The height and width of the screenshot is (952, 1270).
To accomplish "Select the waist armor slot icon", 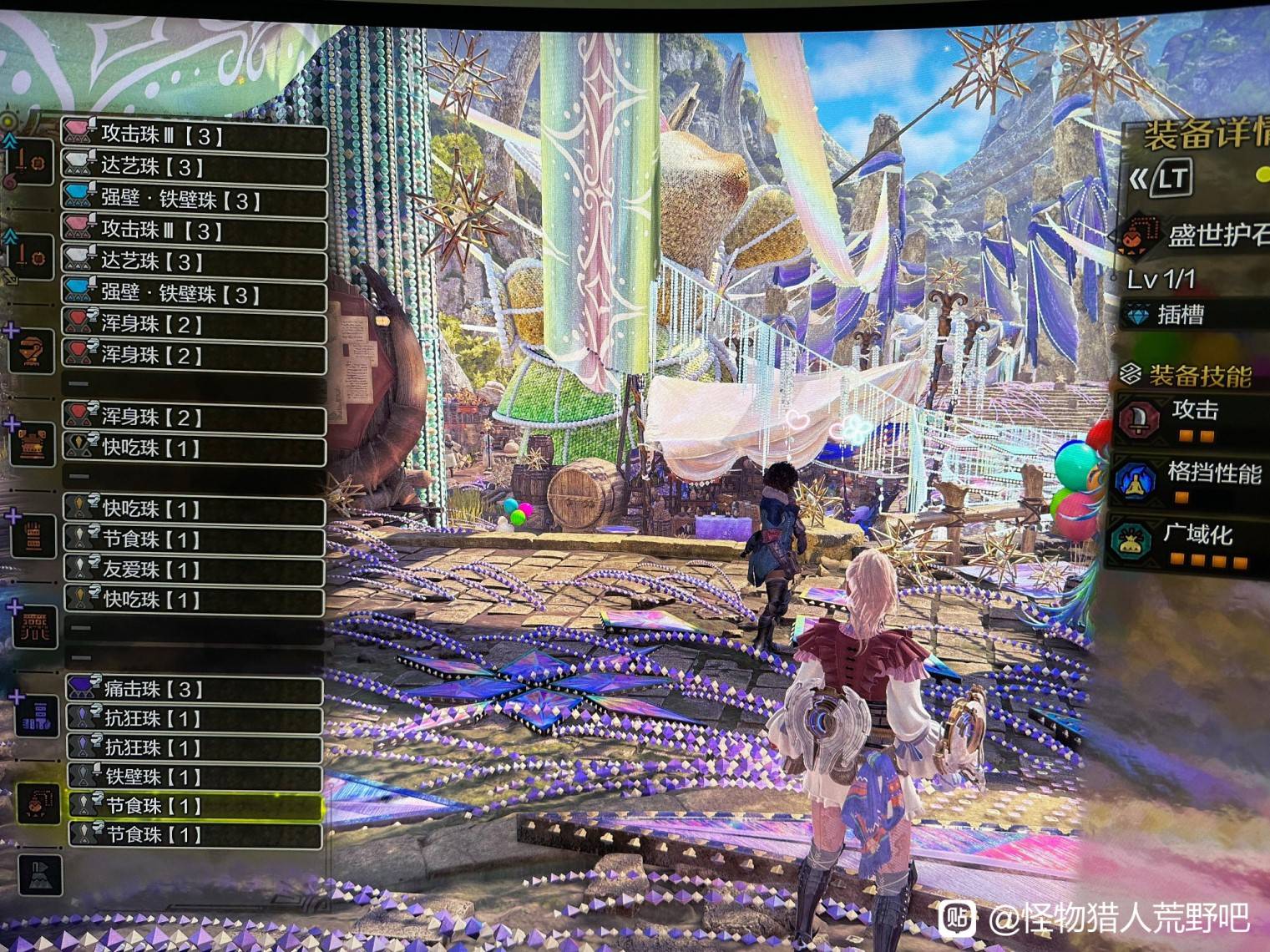I will [x=34, y=626].
